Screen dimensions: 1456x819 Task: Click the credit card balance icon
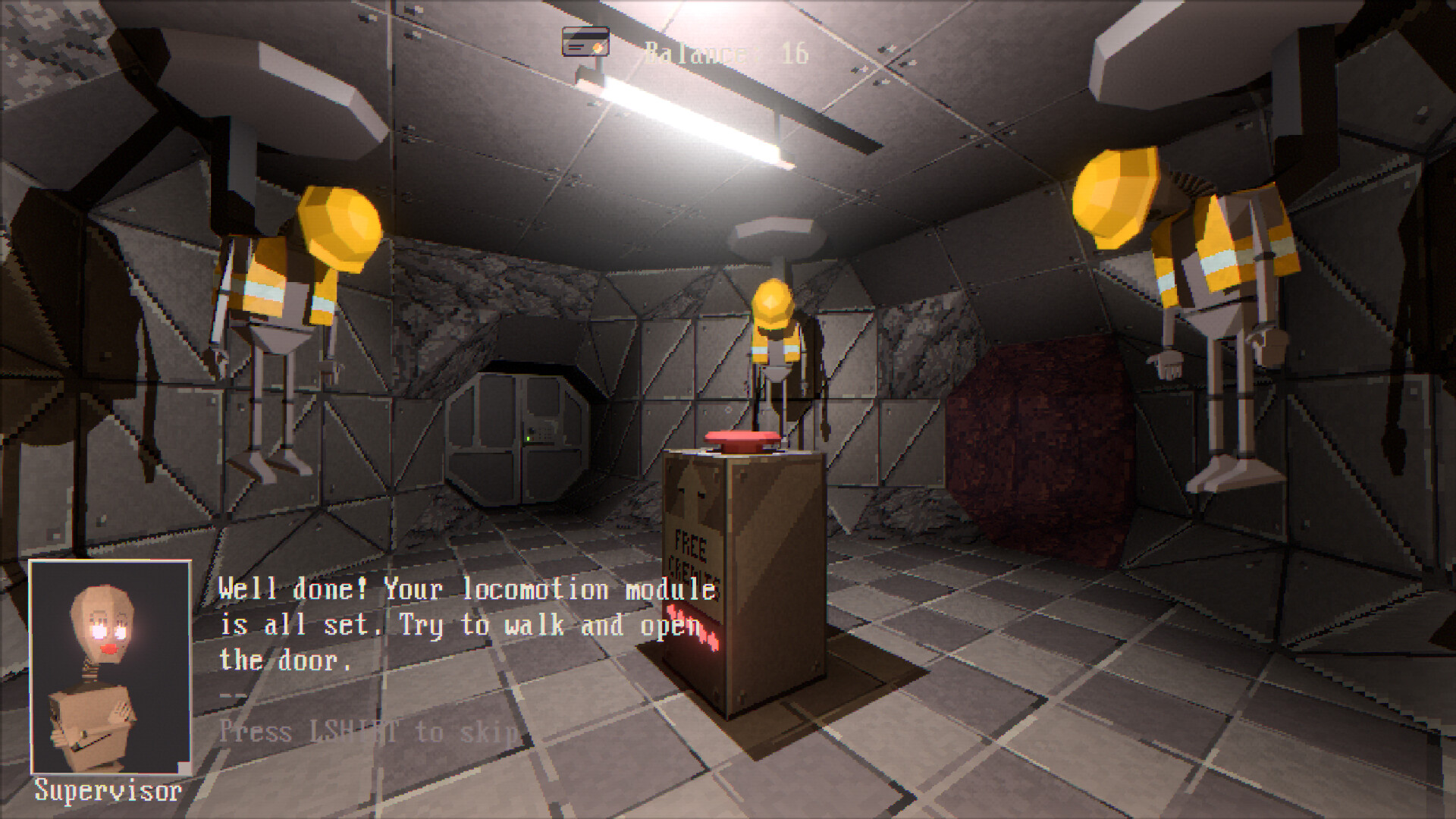point(585,42)
